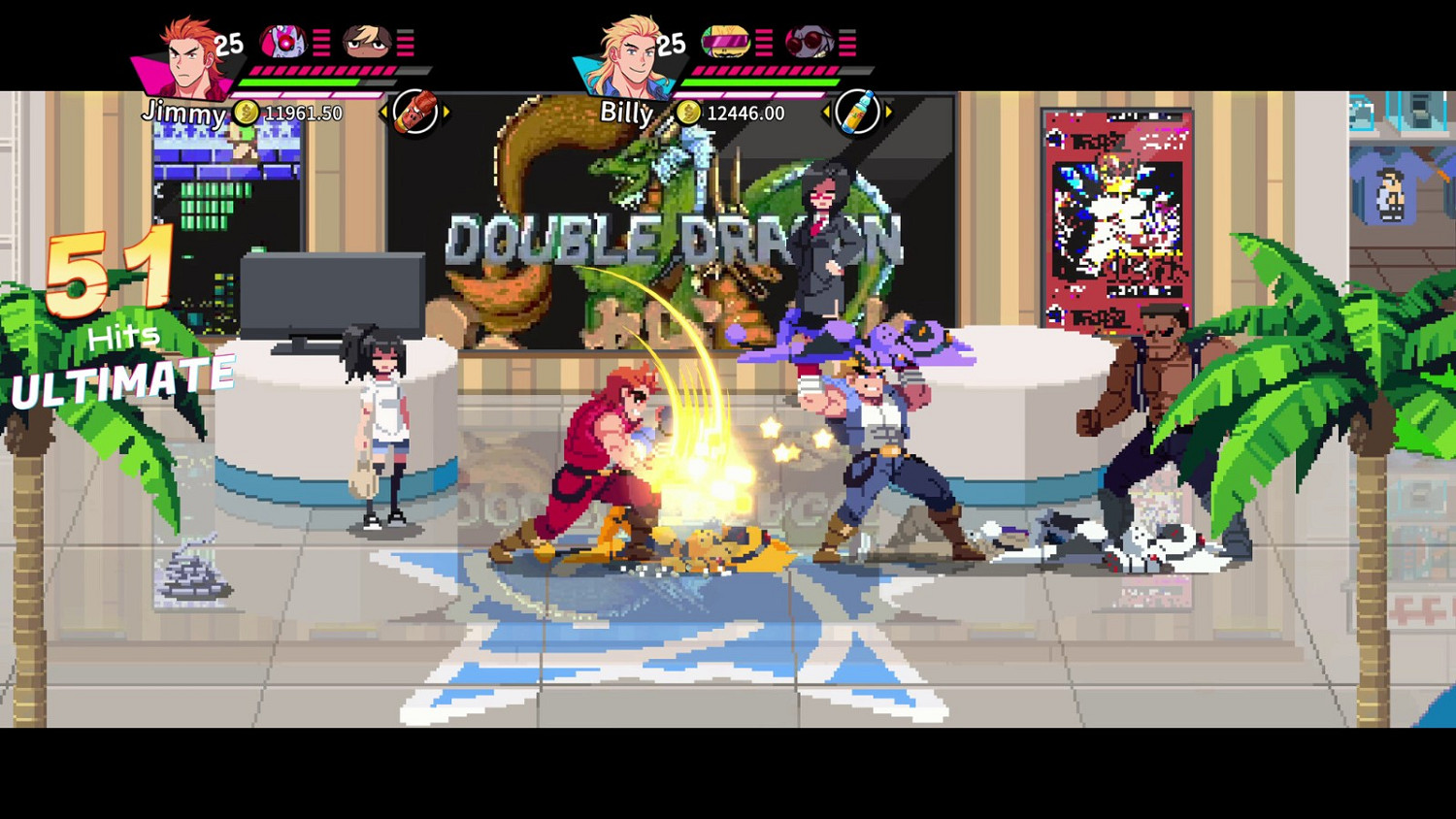Click the Jimmy name label
Viewport: 1456px width, 819px height.
coord(184,115)
